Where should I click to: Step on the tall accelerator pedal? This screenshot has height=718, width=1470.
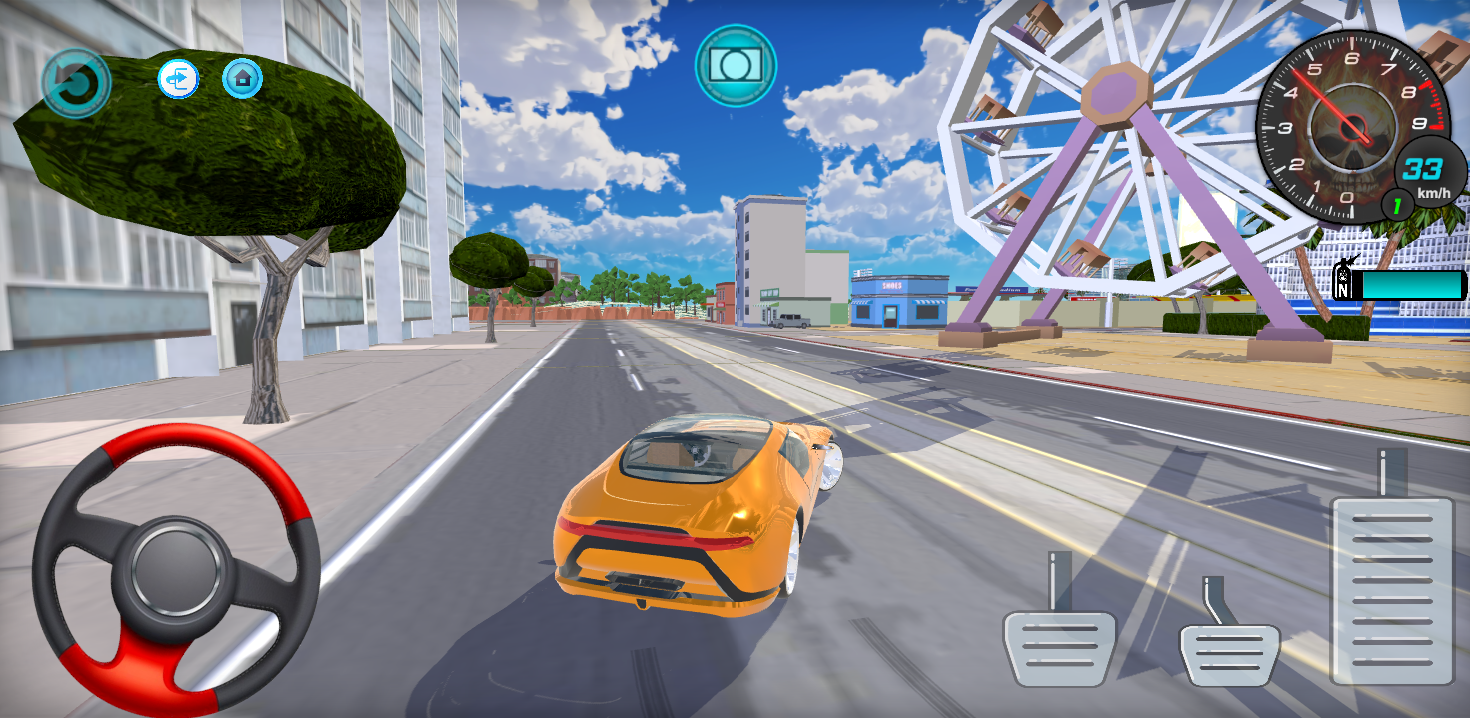pos(1392,590)
